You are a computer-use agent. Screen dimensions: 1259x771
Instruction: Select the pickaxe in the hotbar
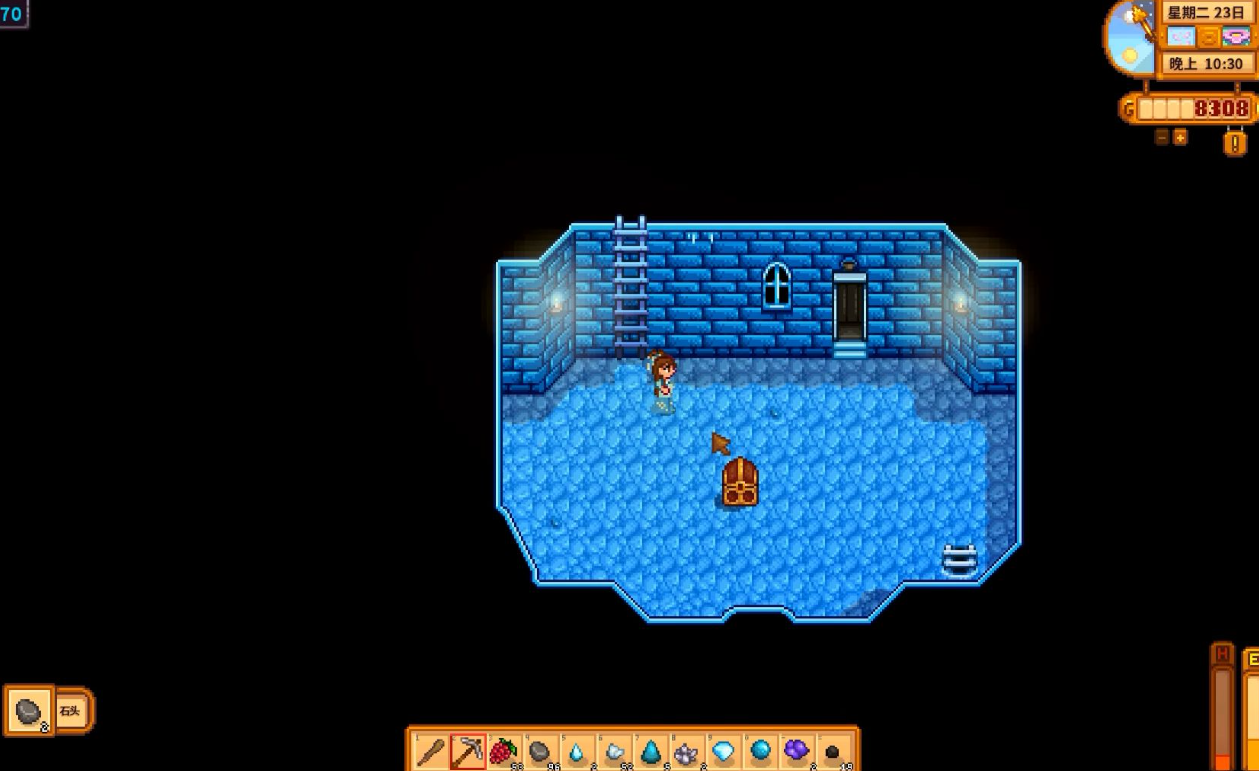pyautogui.click(x=468, y=751)
